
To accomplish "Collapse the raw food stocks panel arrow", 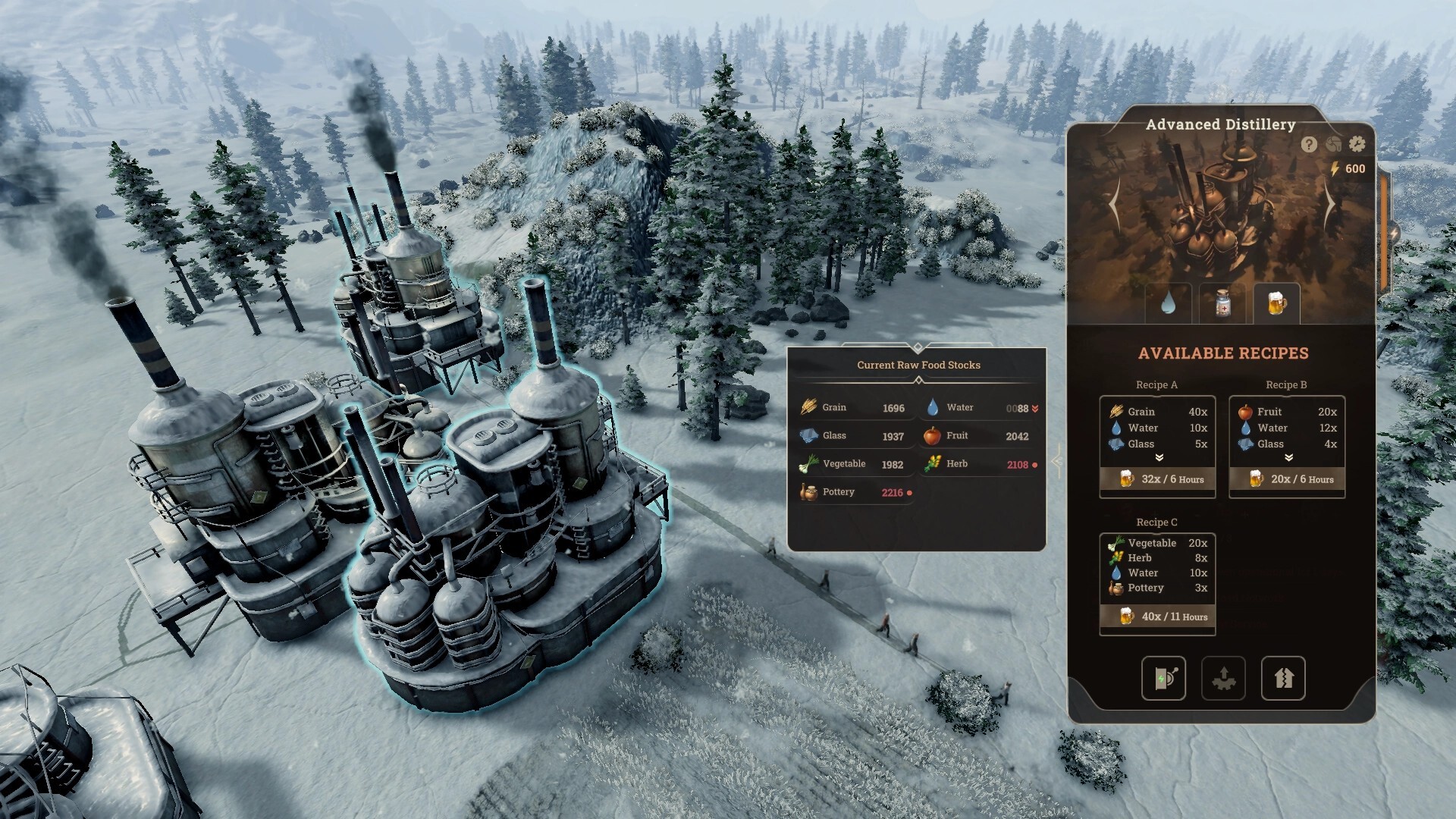I will tap(1056, 460).
